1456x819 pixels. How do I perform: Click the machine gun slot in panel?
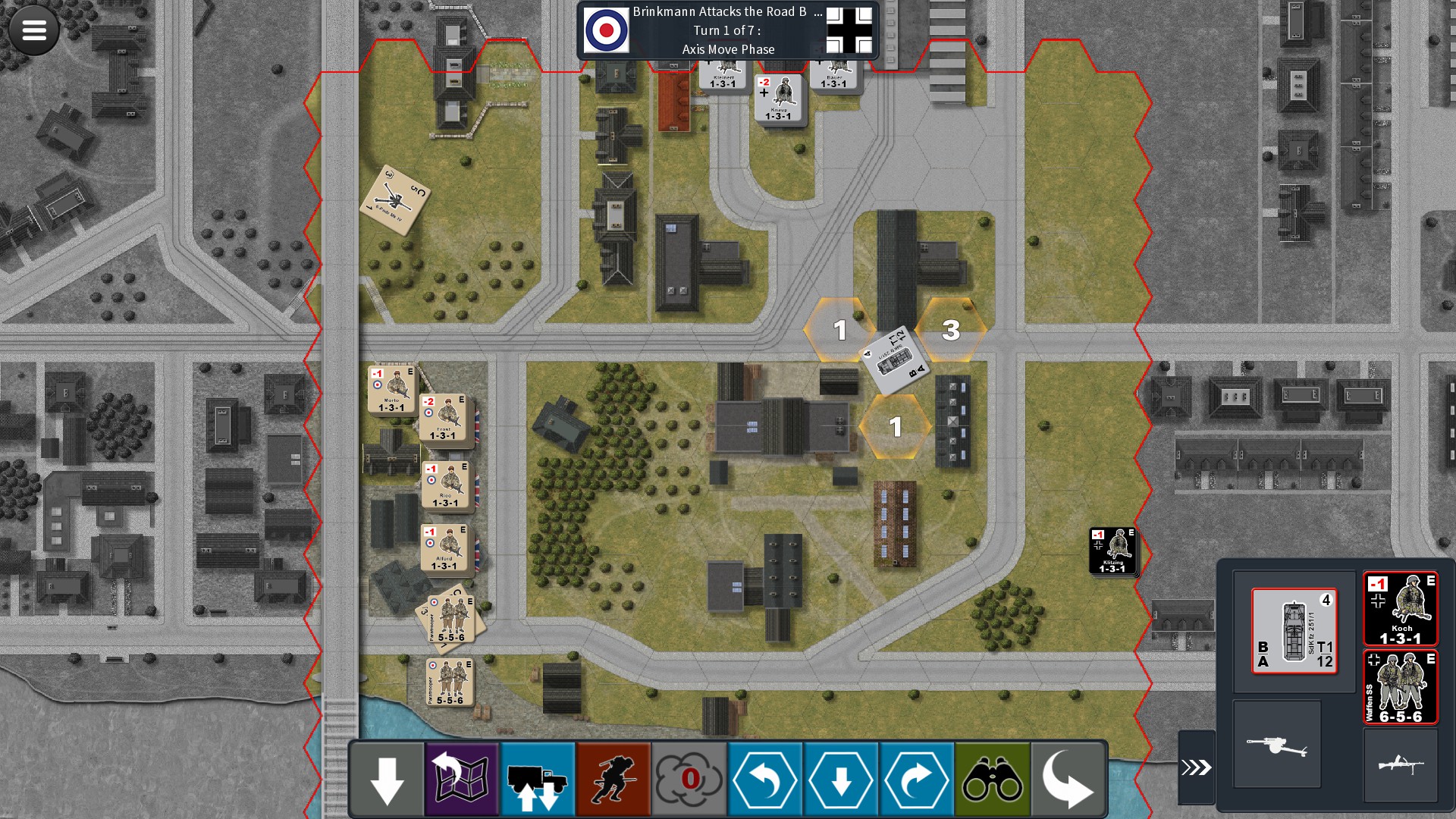(x=1400, y=764)
